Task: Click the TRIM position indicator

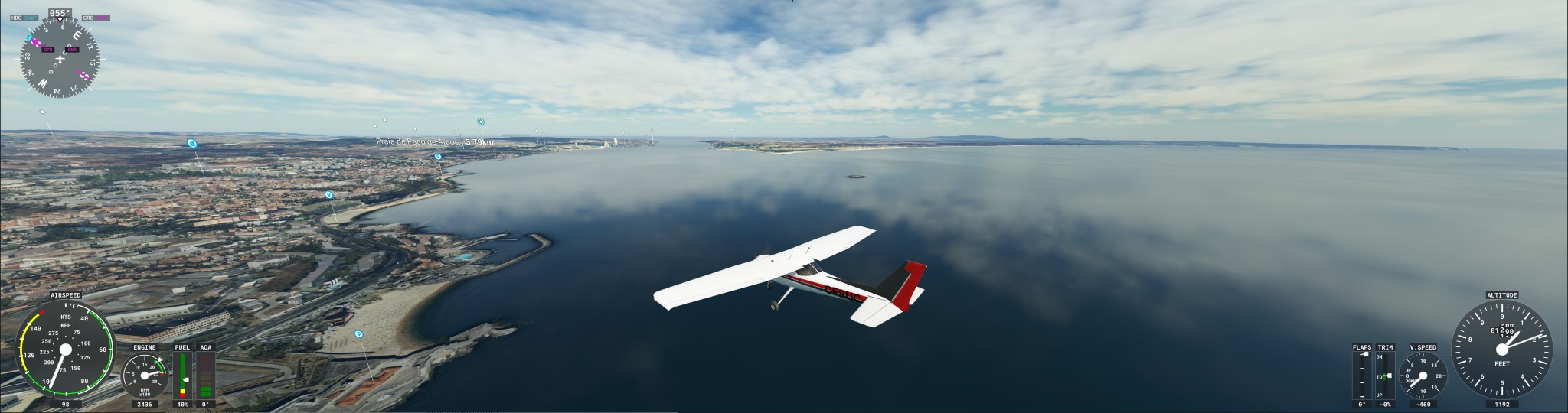Action: click(1385, 376)
